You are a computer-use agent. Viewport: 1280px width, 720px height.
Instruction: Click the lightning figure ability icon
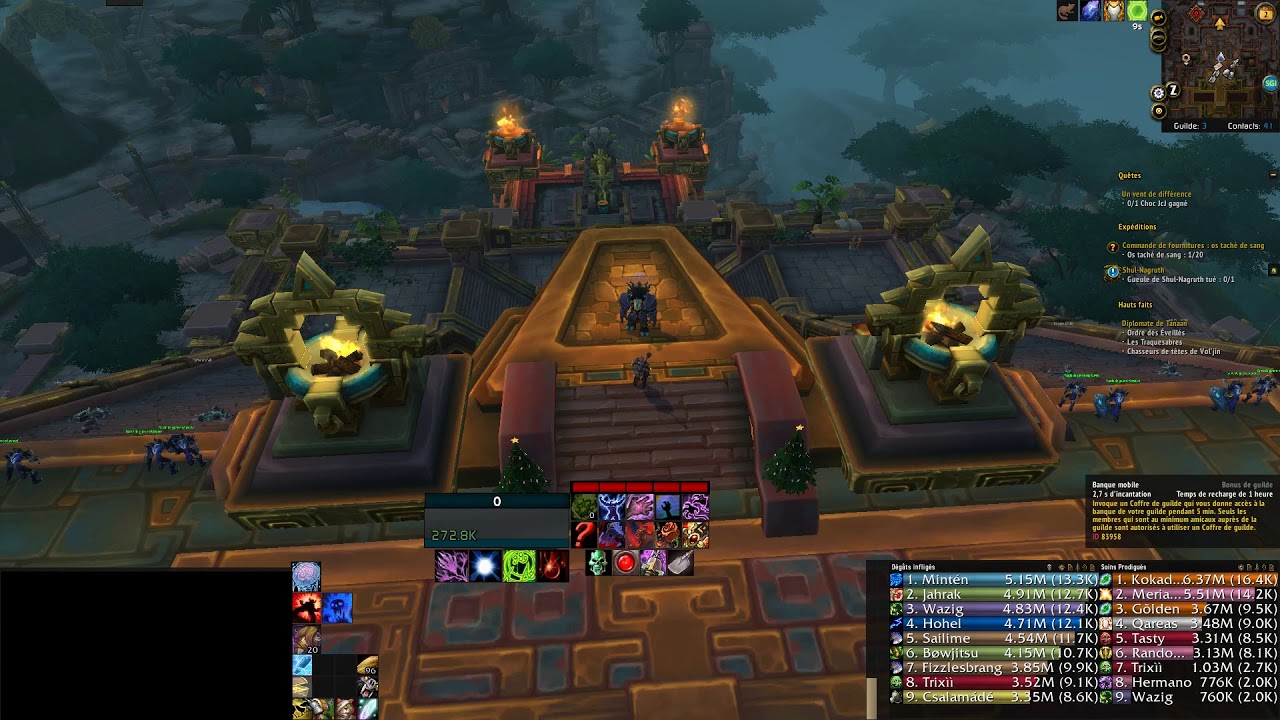click(x=612, y=507)
